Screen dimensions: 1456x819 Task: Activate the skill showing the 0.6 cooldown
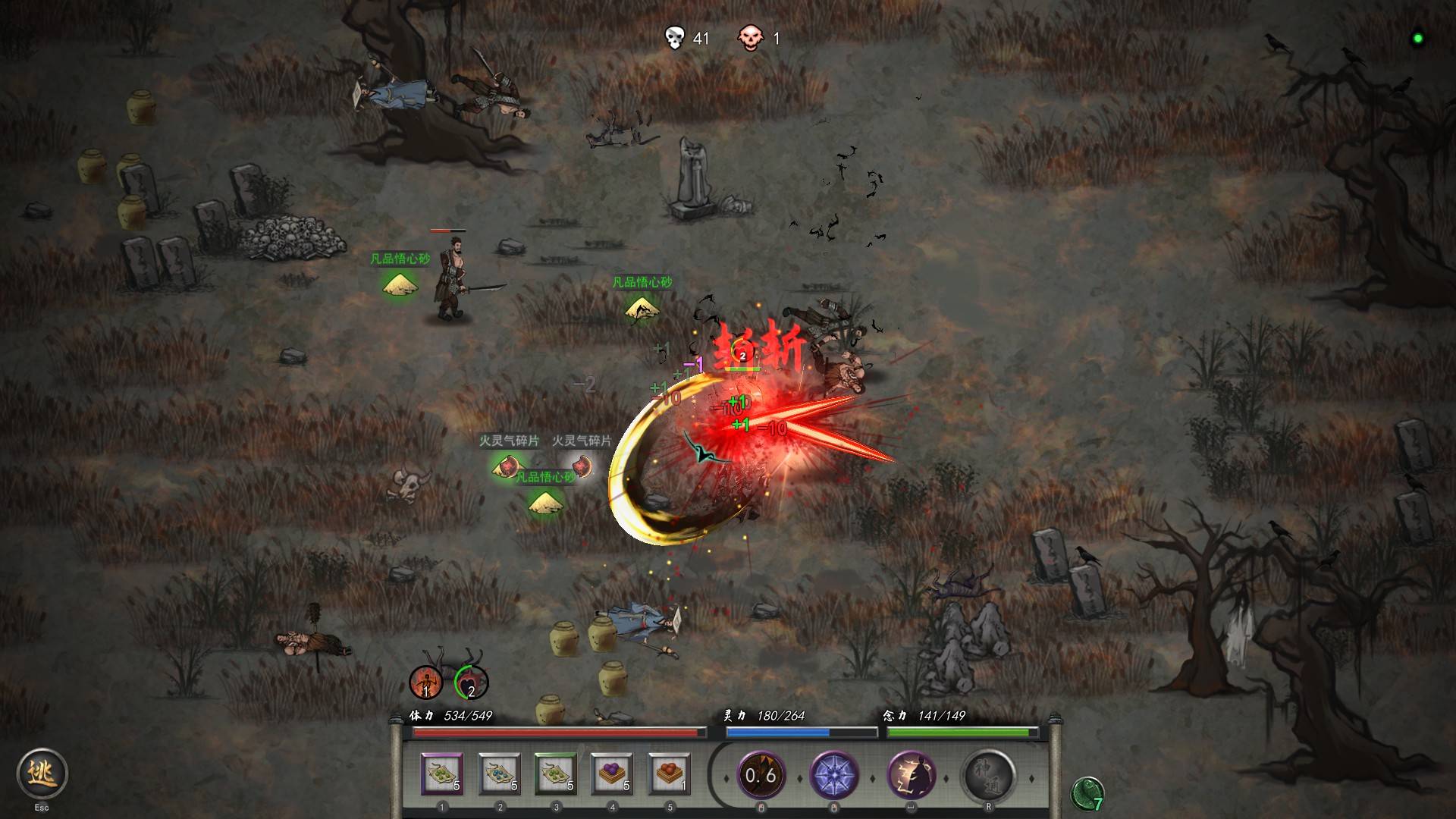pos(761,775)
